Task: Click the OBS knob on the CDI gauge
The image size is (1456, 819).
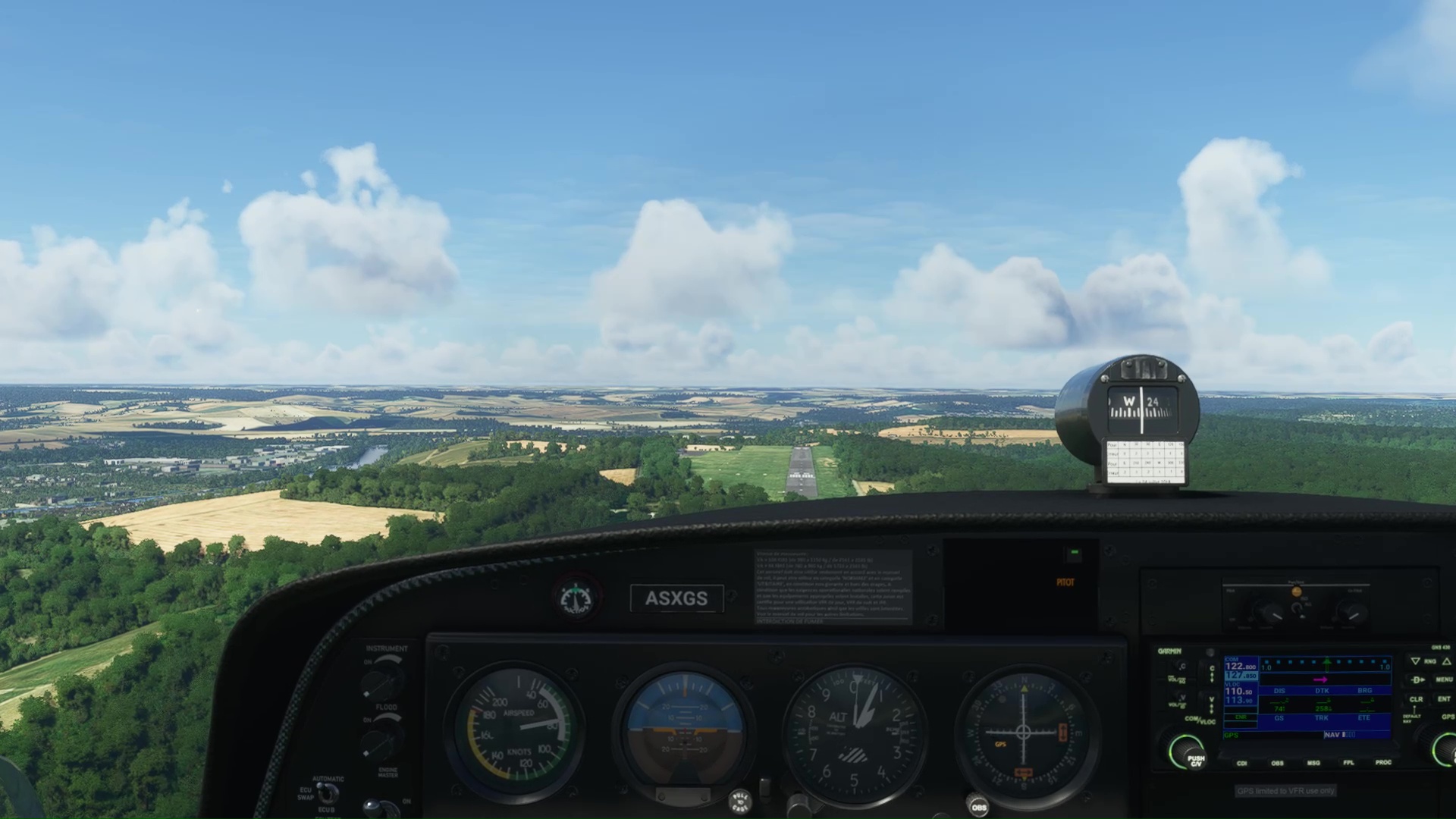Action: pos(978,806)
